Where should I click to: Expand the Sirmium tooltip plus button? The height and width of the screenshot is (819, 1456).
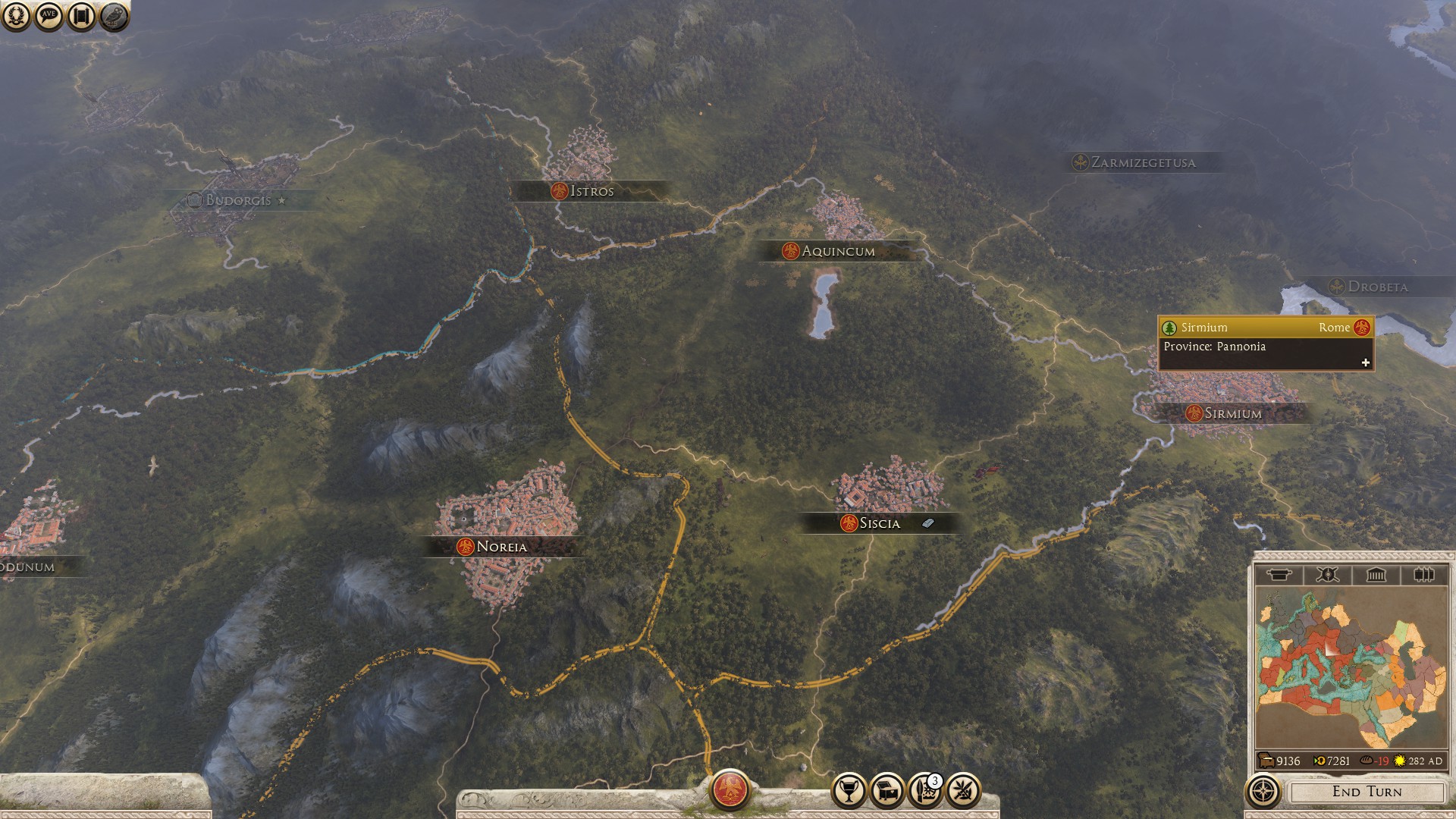tap(1366, 362)
